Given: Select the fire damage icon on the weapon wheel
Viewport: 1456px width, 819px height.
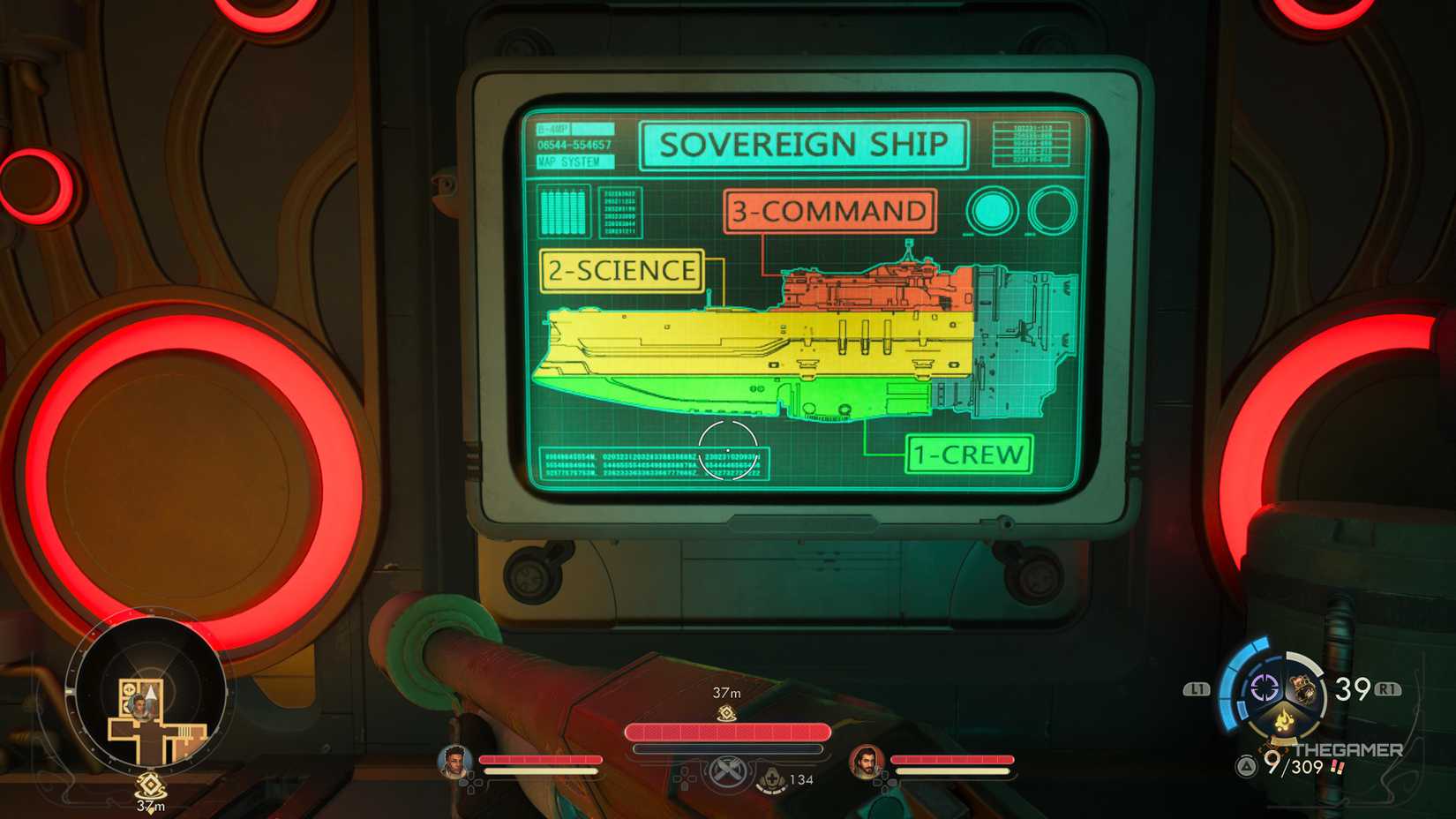Looking at the screenshot, I should (x=1284, y=721).
